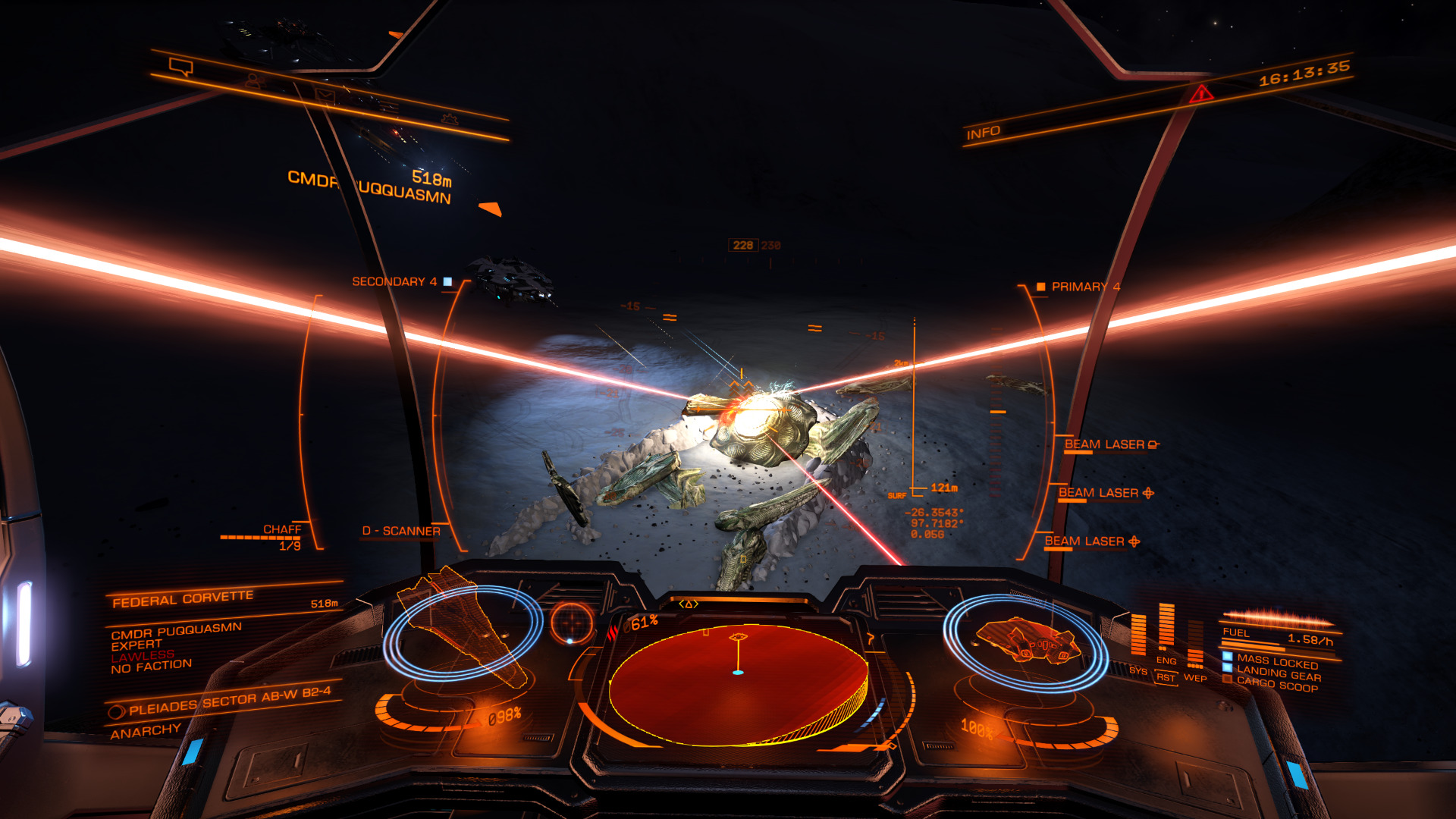Select the CMDR PUQQUASMN target info panel
This screenshot has width=1456, height=819.
click(175, 648)
